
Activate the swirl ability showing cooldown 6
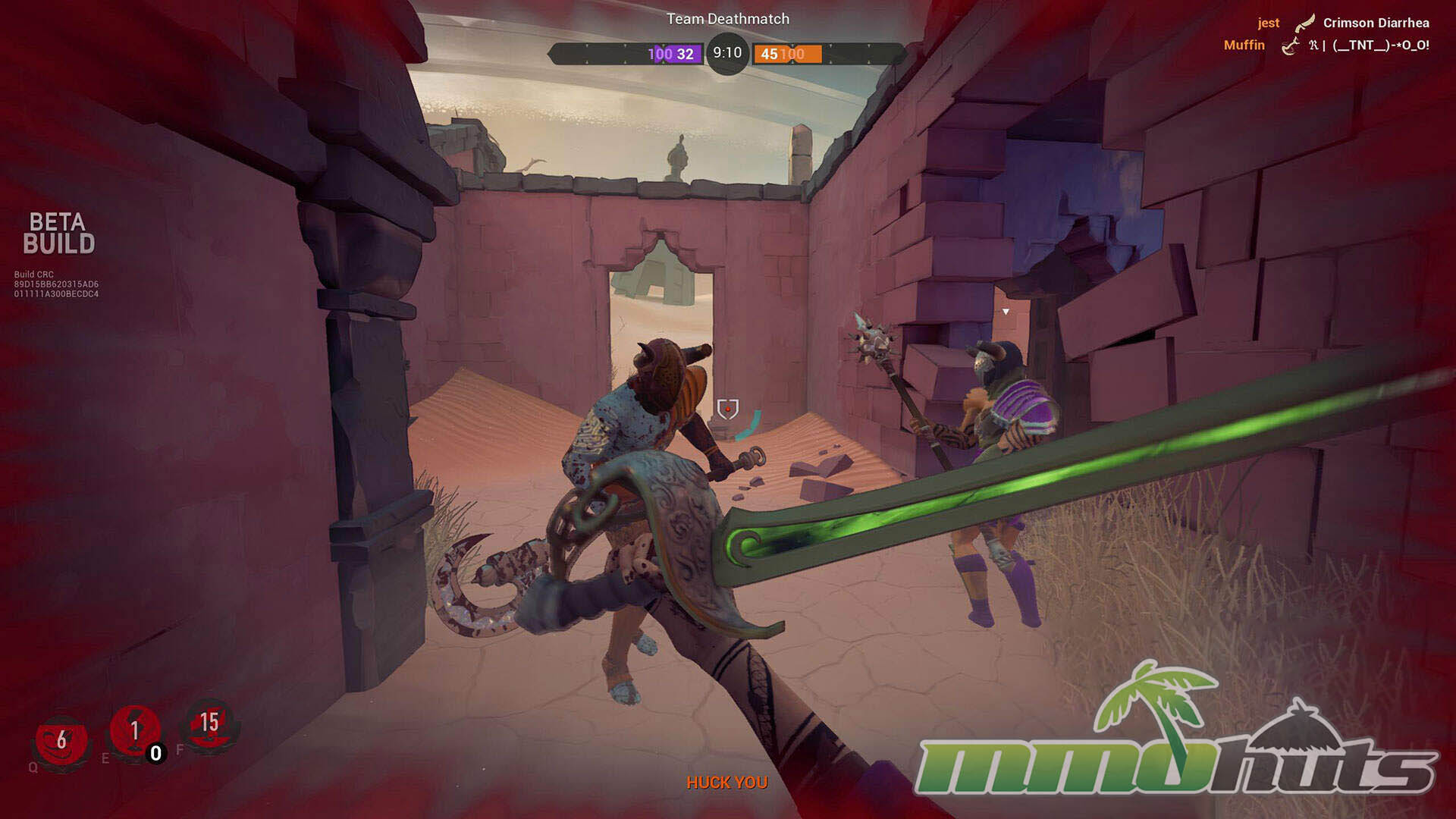point(61,740)
